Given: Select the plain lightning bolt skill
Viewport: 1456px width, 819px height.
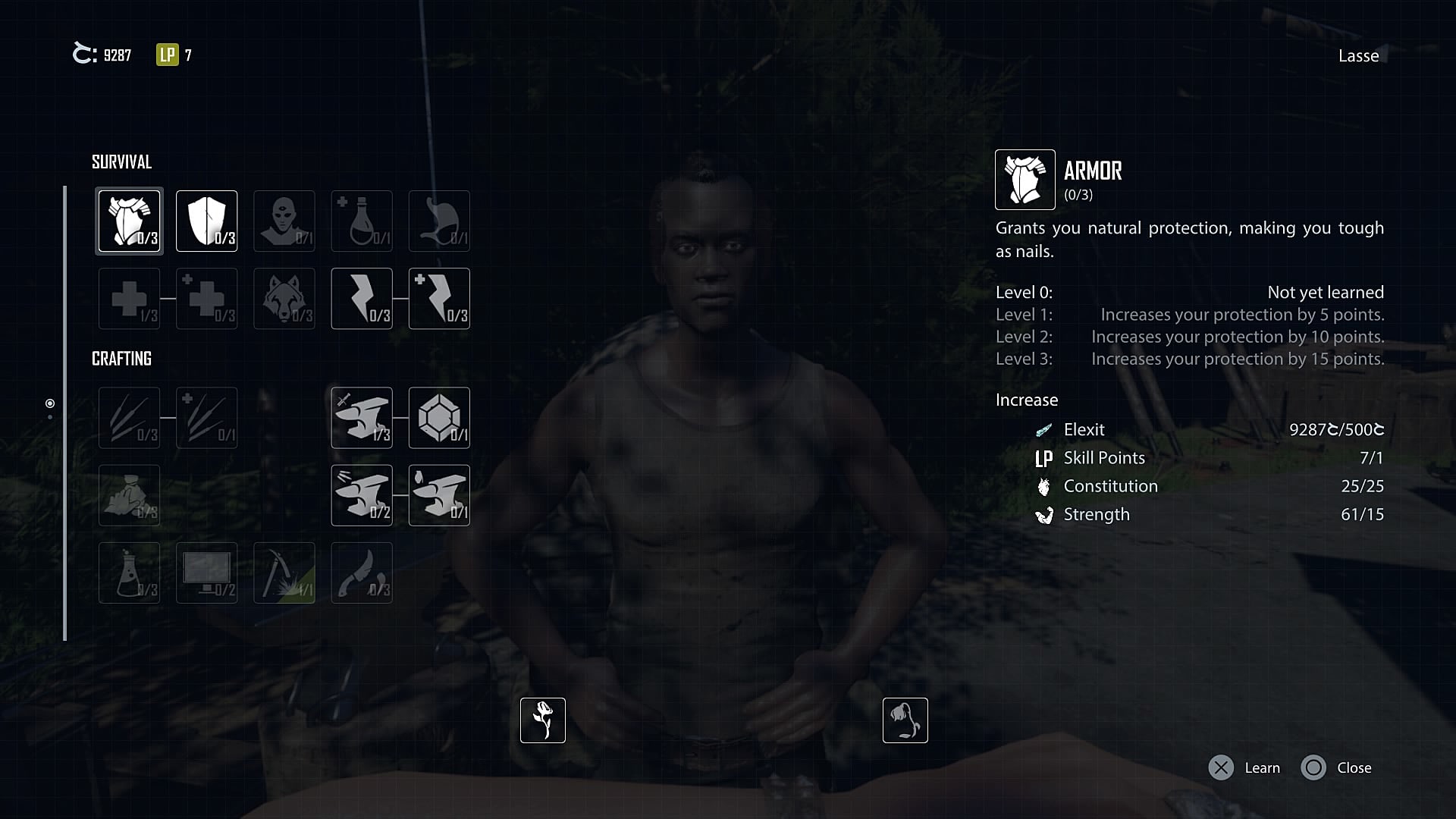Looking at the screenshot, I should (x=362, y=298).
